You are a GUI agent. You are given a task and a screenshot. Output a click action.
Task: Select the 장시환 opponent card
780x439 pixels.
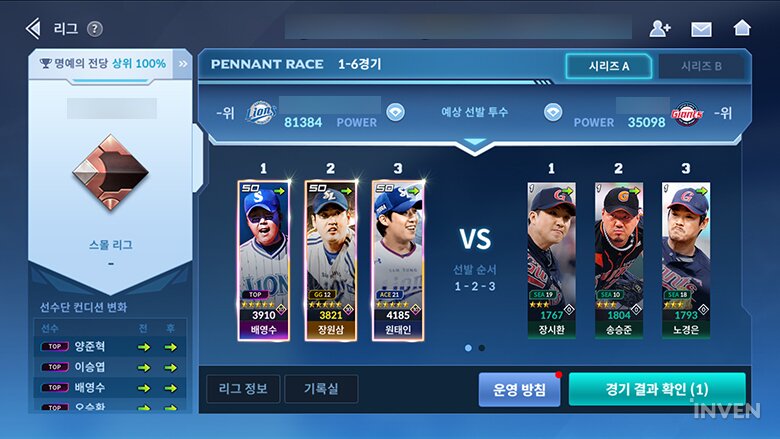point(551,261)
